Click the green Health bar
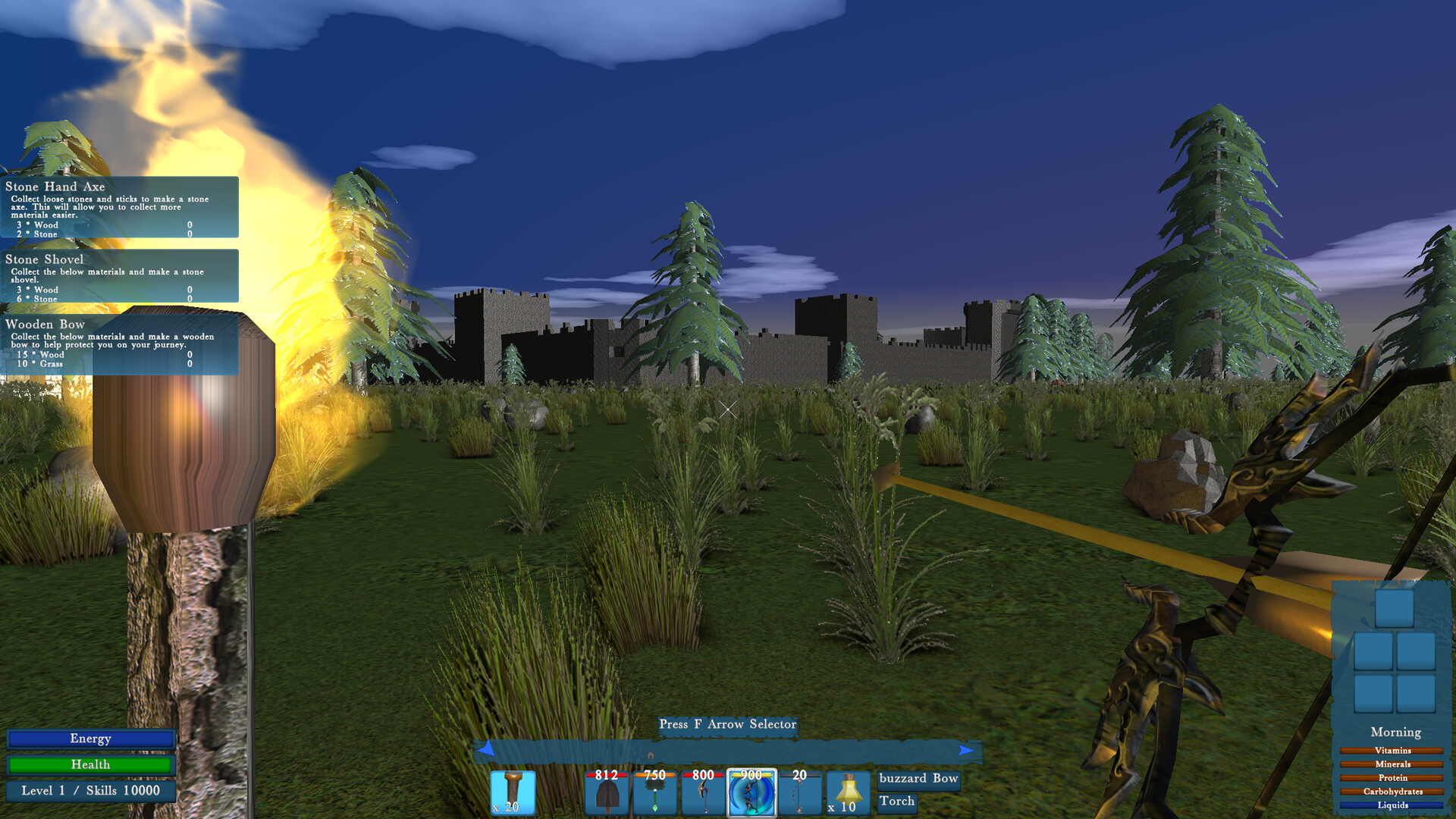The width and height of the screenshot is (1456, 819). (91, 764)
